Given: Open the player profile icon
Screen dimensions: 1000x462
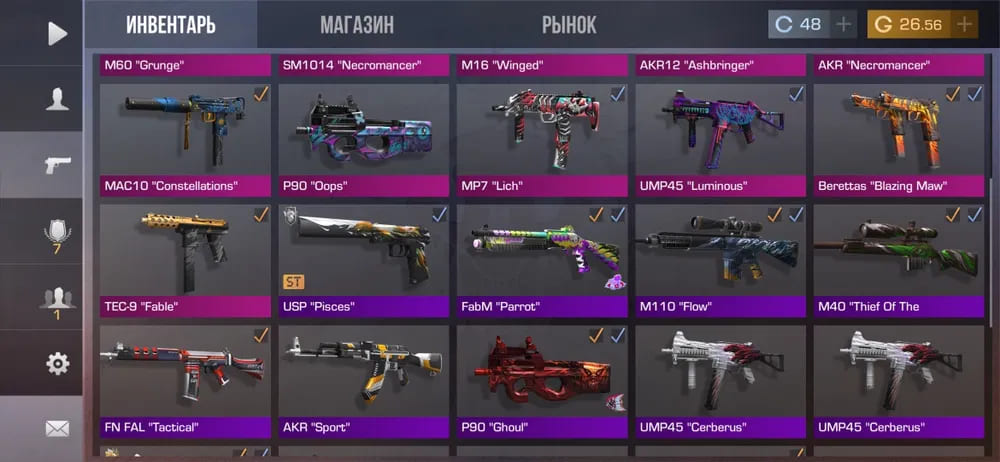Looking at the screenshot, I should click(x=57, y=98).
